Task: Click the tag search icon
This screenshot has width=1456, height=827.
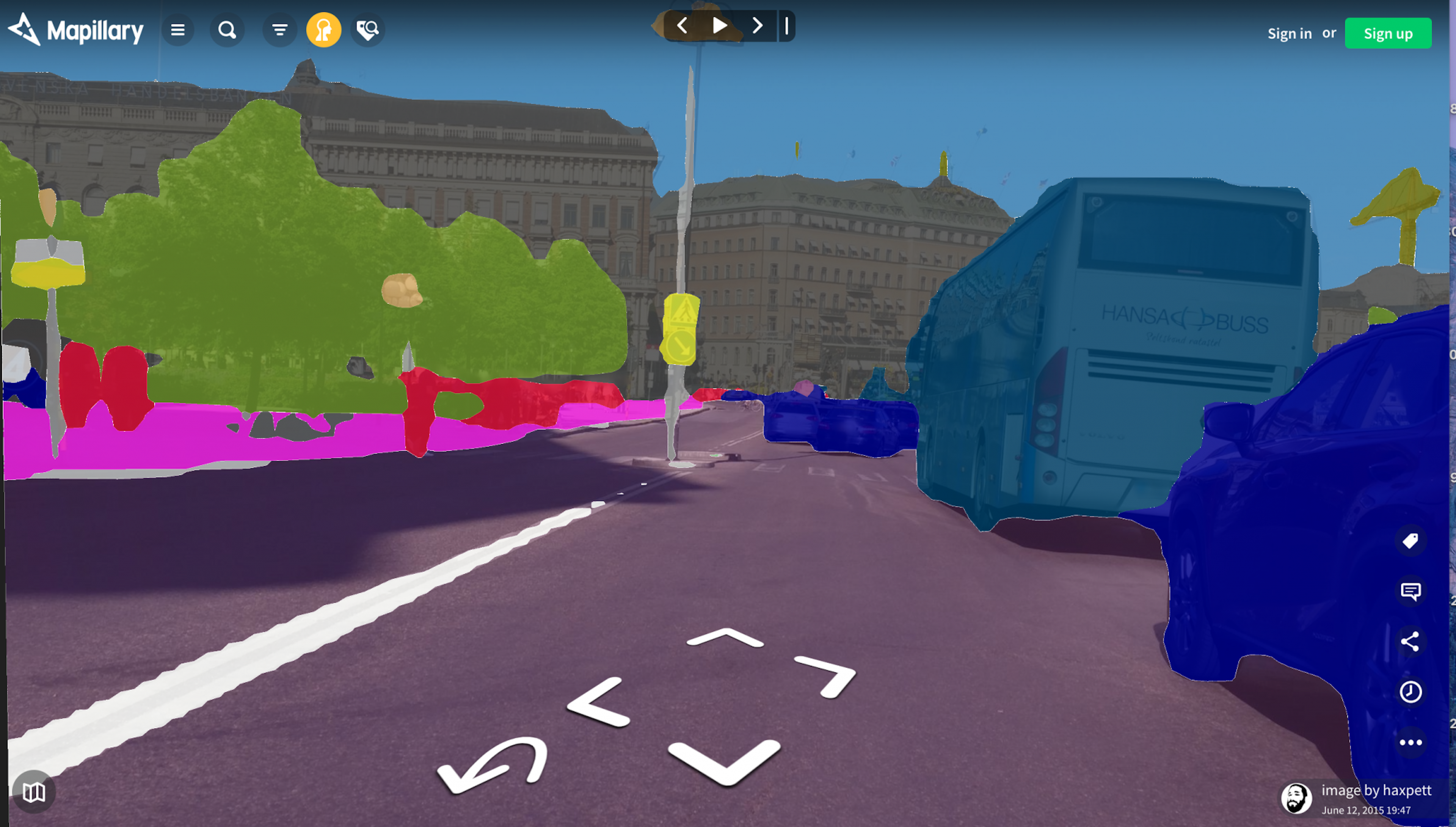Action: (x=367, y=30)
